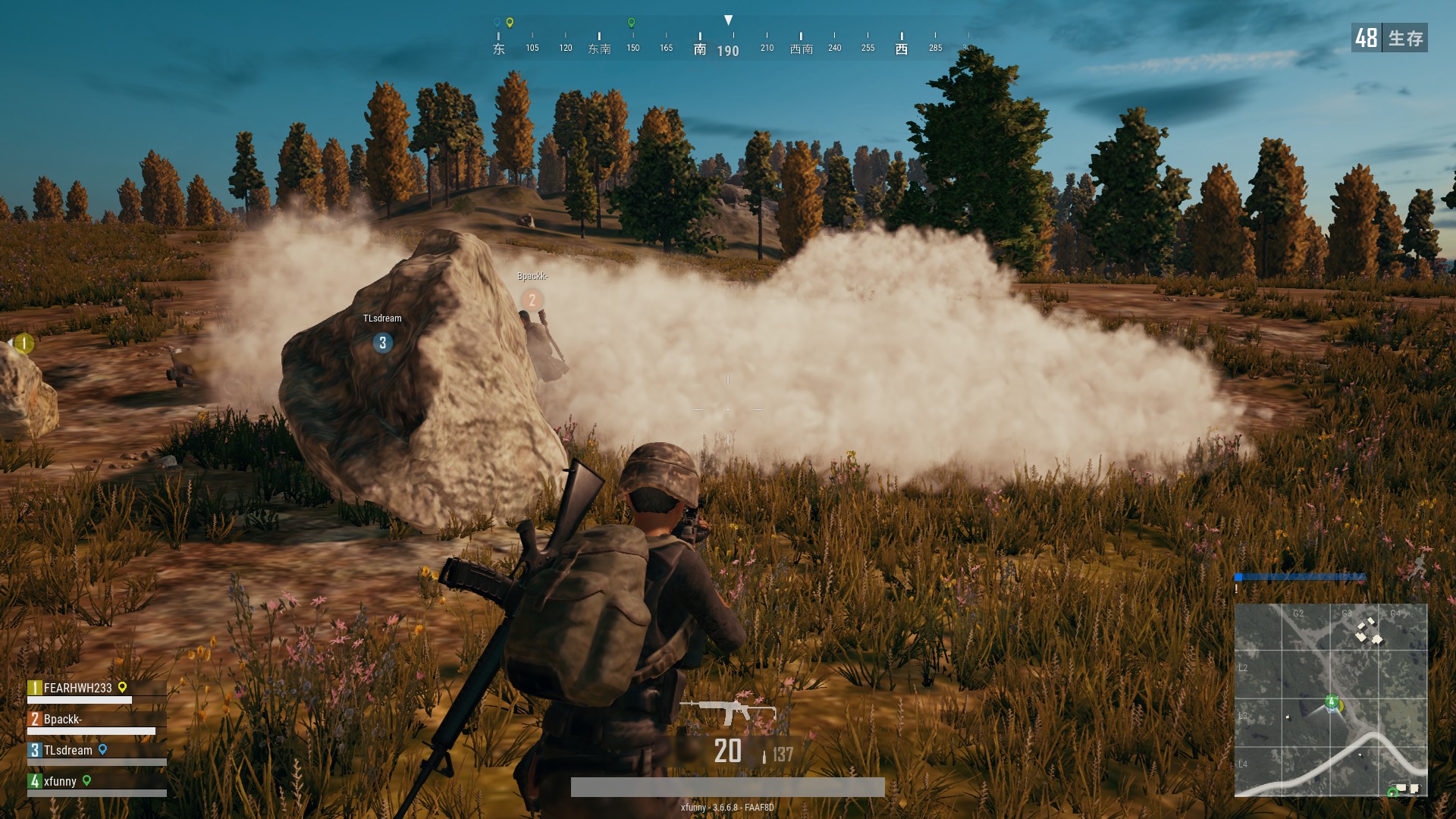Click the yellow teammate marker numbered 1
1456x819 pixels.
pos(24,344)
